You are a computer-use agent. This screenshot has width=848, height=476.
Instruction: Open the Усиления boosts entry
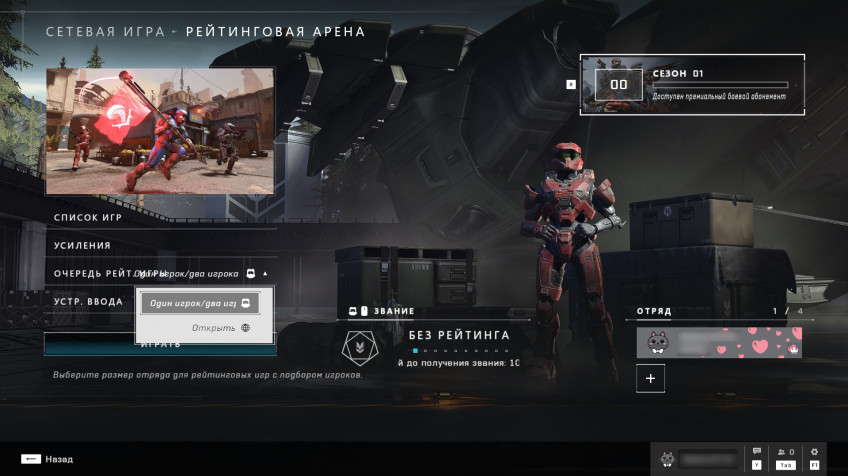tap(82, 245)
